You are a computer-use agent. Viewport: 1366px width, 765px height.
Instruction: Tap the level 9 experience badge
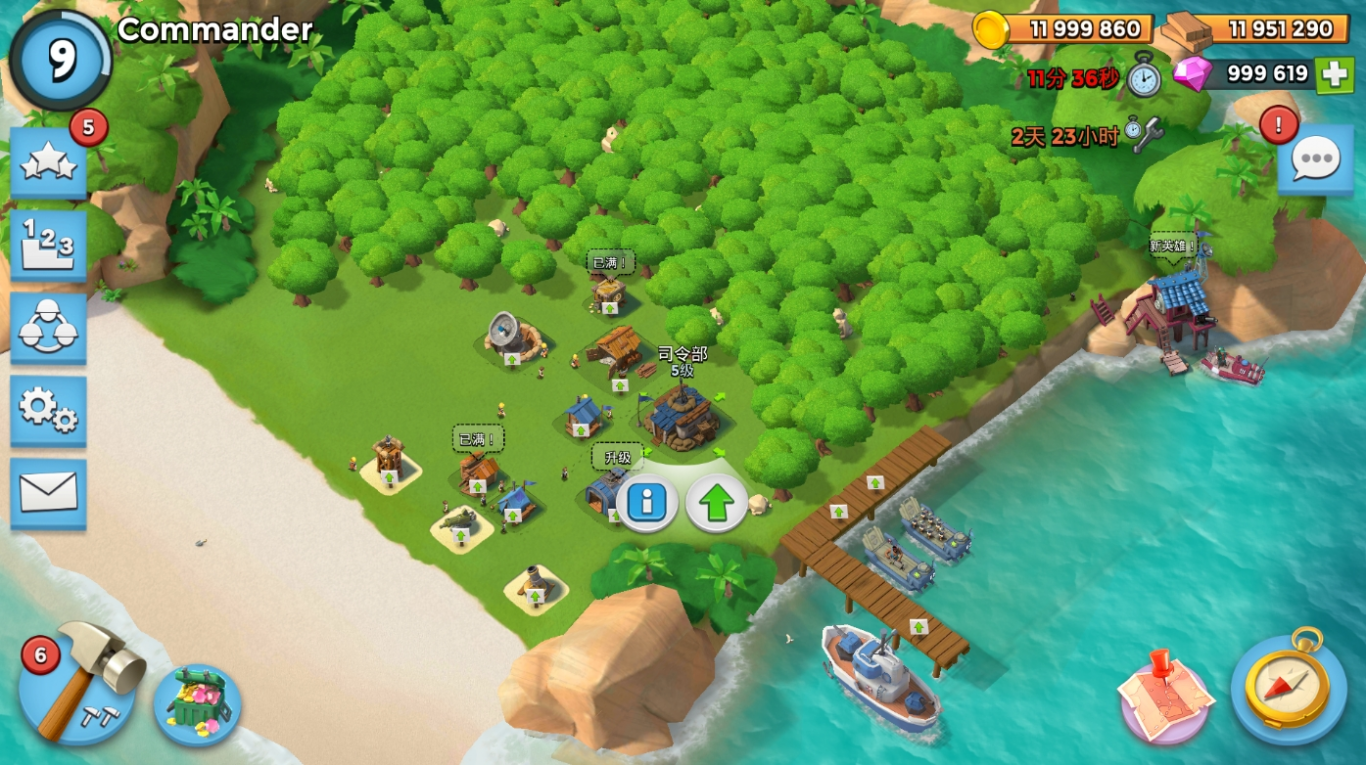[61, 60]
